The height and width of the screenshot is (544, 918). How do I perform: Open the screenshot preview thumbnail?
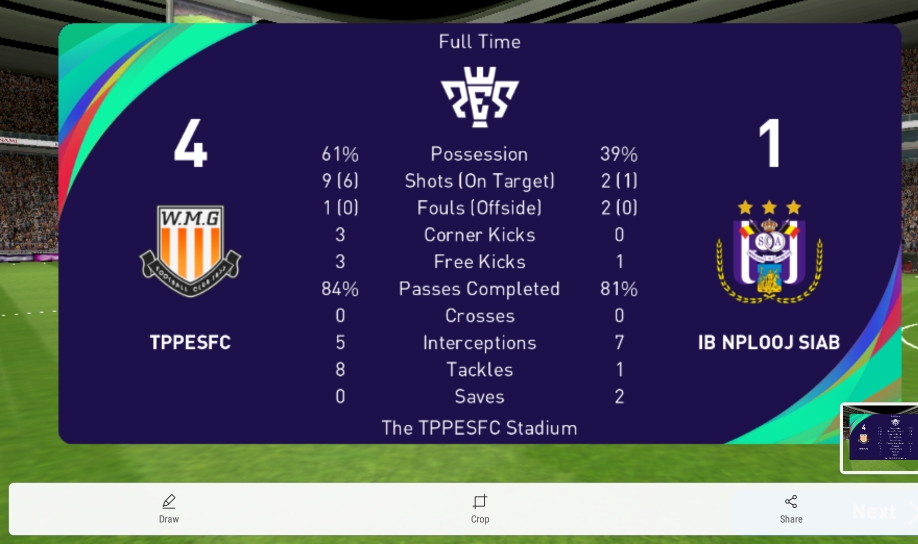(879, 437)
